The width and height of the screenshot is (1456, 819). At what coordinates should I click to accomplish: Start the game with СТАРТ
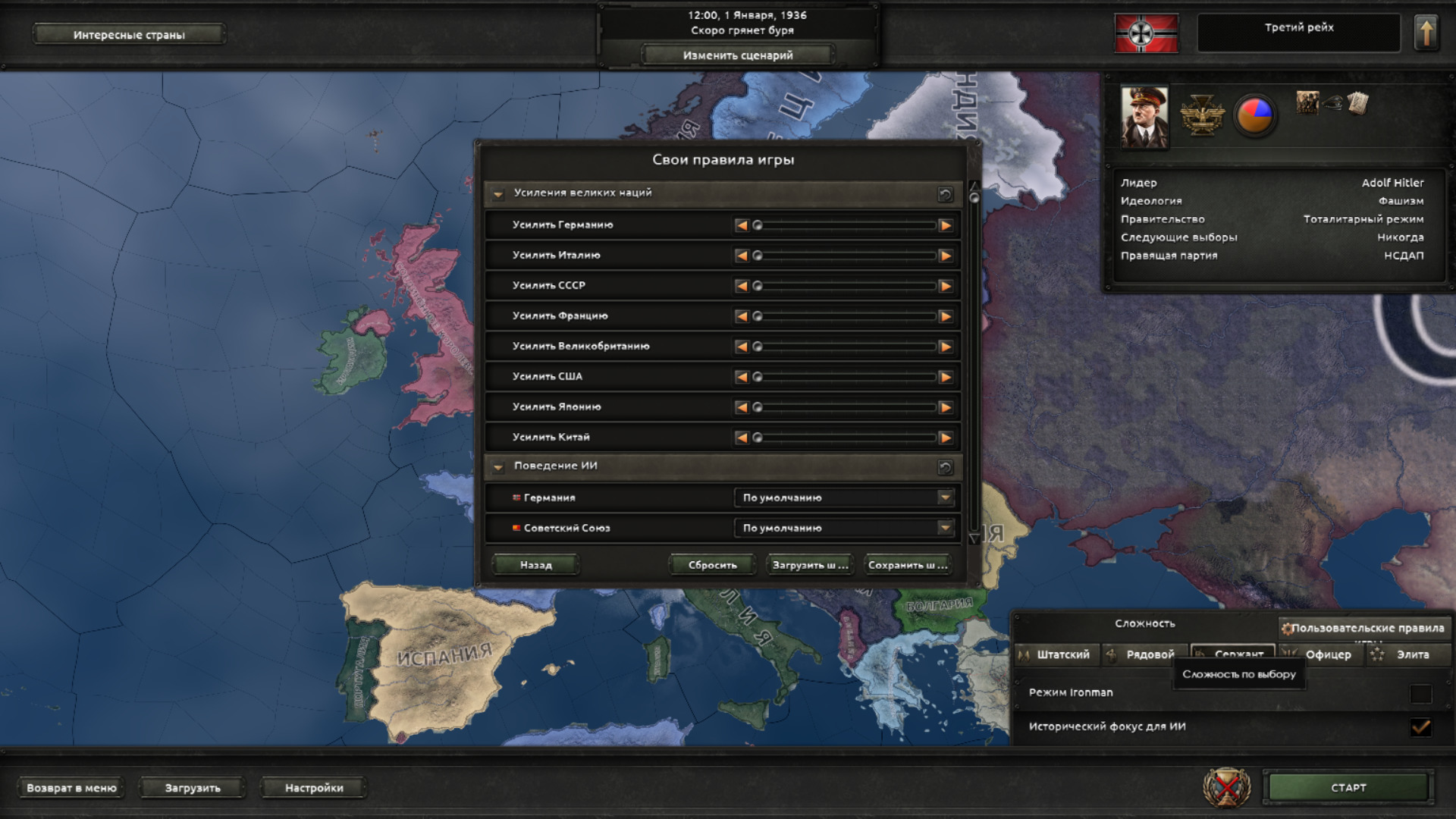1348,788
